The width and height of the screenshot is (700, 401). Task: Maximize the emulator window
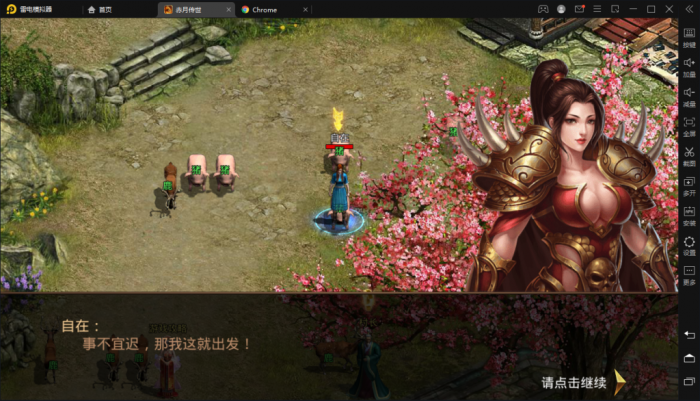click(651, 9)
